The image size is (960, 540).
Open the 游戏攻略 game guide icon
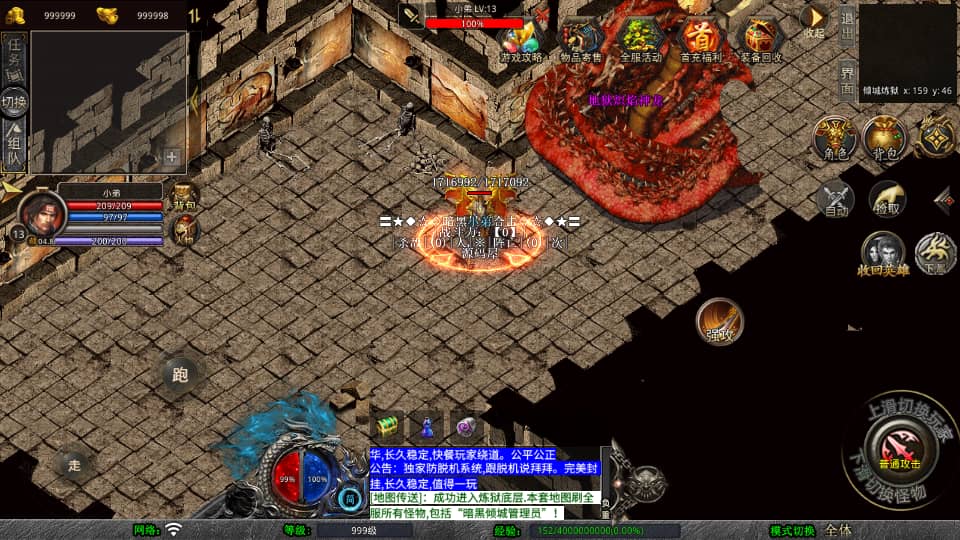click(521, 40)
